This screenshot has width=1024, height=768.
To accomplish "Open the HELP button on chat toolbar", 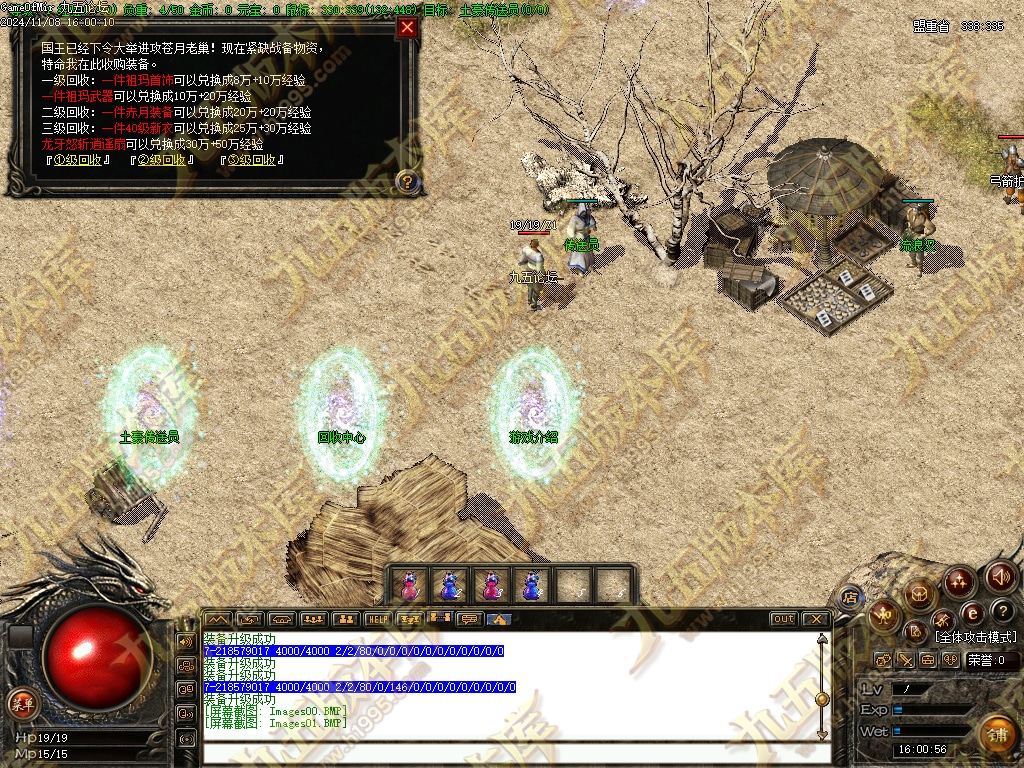I will click(377, 619).
